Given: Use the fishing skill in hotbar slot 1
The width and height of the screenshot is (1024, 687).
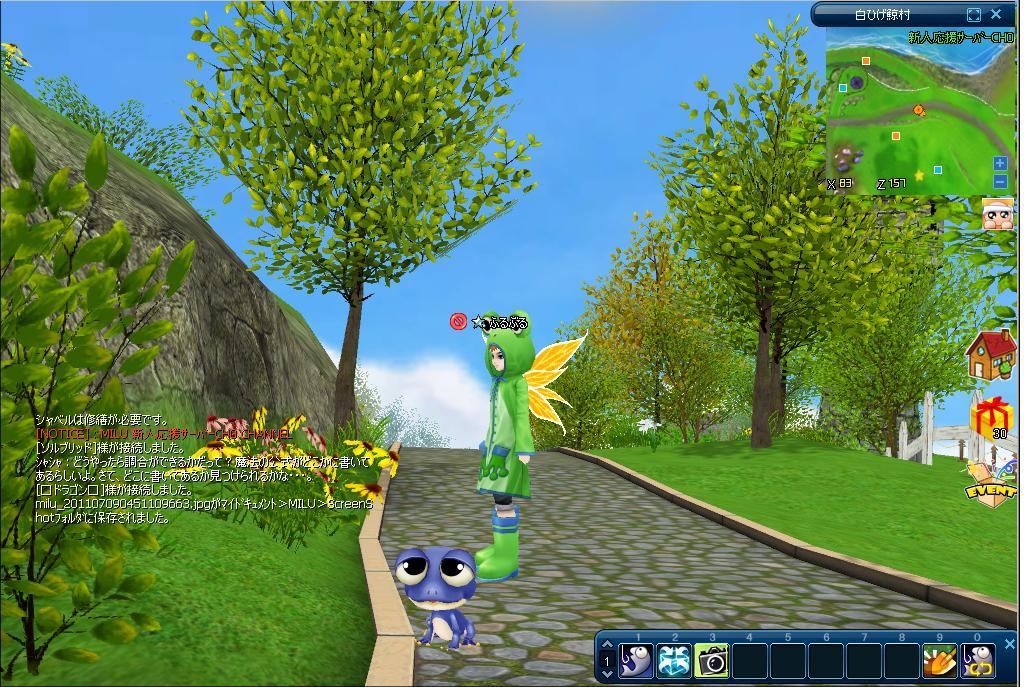Looking at the screenshot, I should tap(636, 660).
